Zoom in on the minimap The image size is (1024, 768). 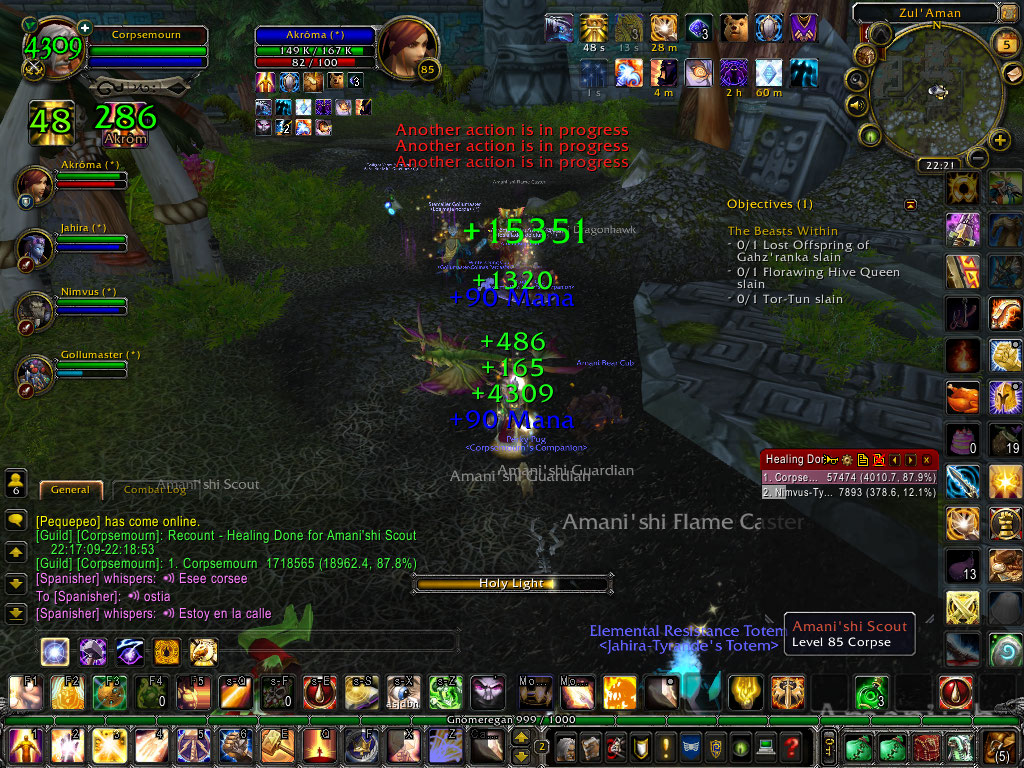(x=998, y=140)
